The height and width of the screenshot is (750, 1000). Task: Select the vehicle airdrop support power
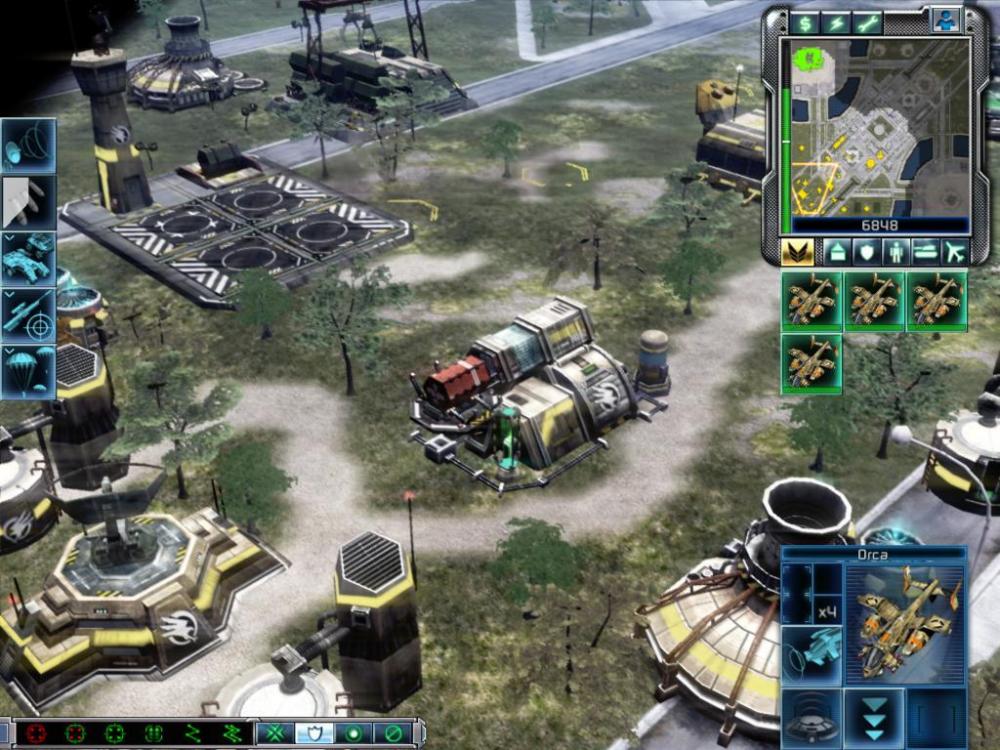tap(28, 260)
